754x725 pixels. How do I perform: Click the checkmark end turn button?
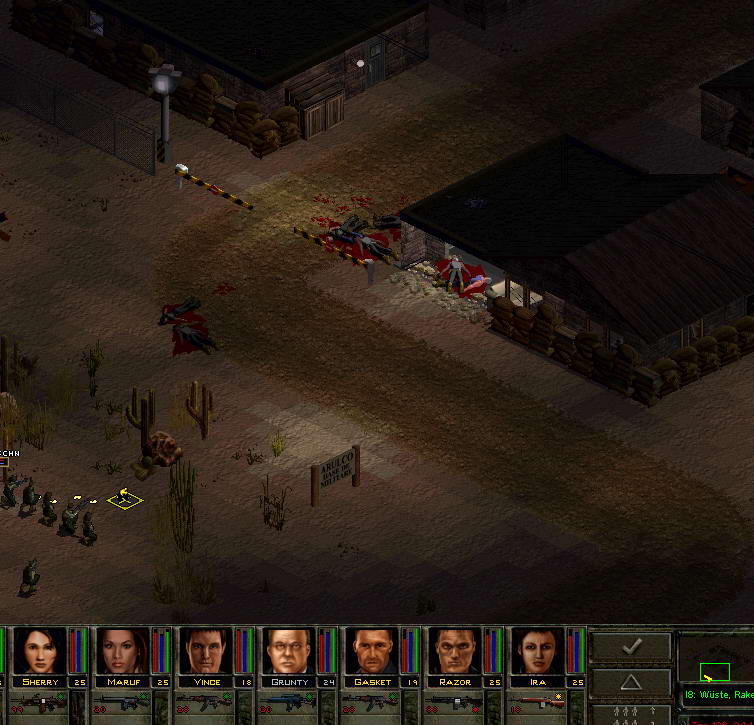(631, 647)
